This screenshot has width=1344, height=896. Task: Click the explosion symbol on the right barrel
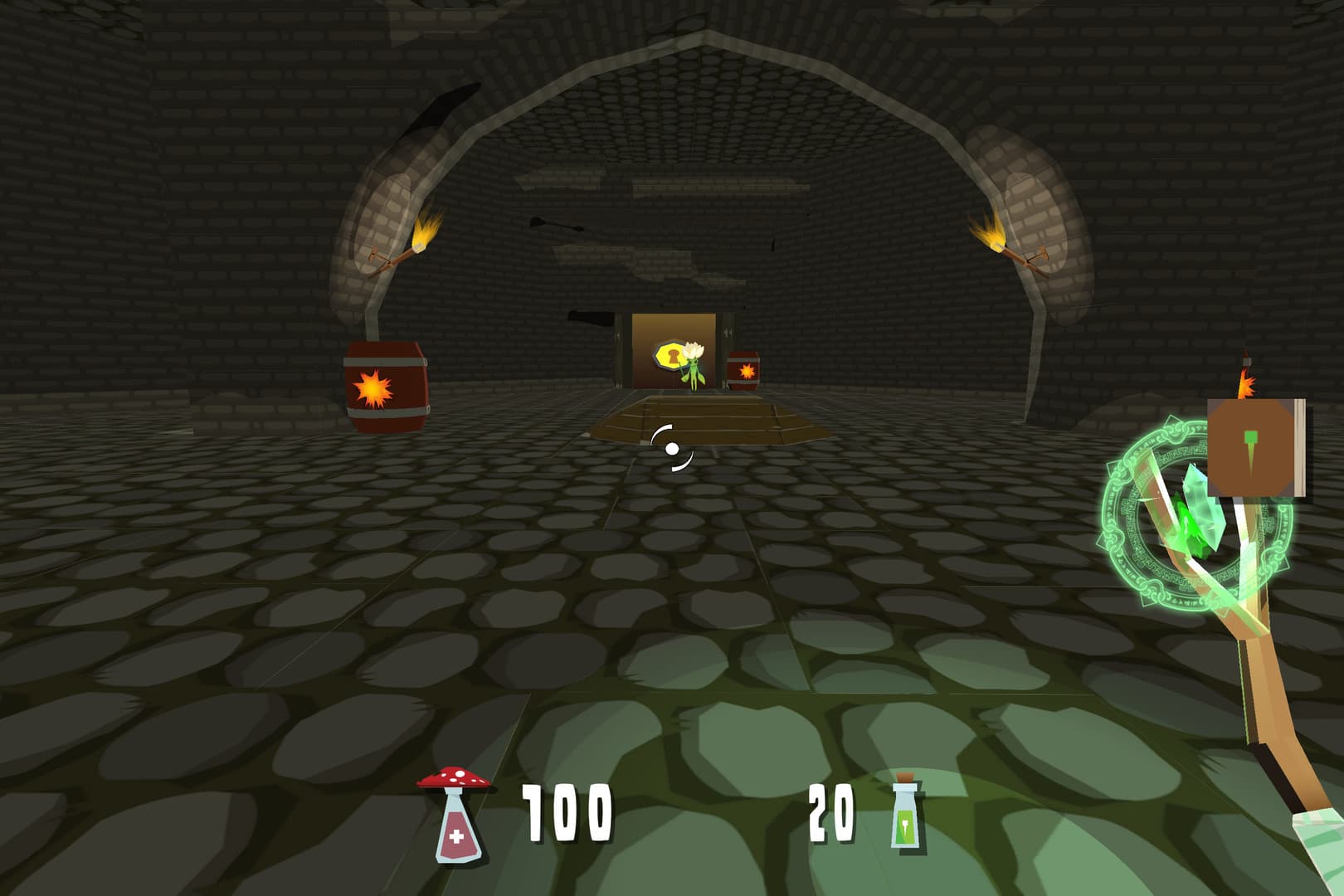747,370
